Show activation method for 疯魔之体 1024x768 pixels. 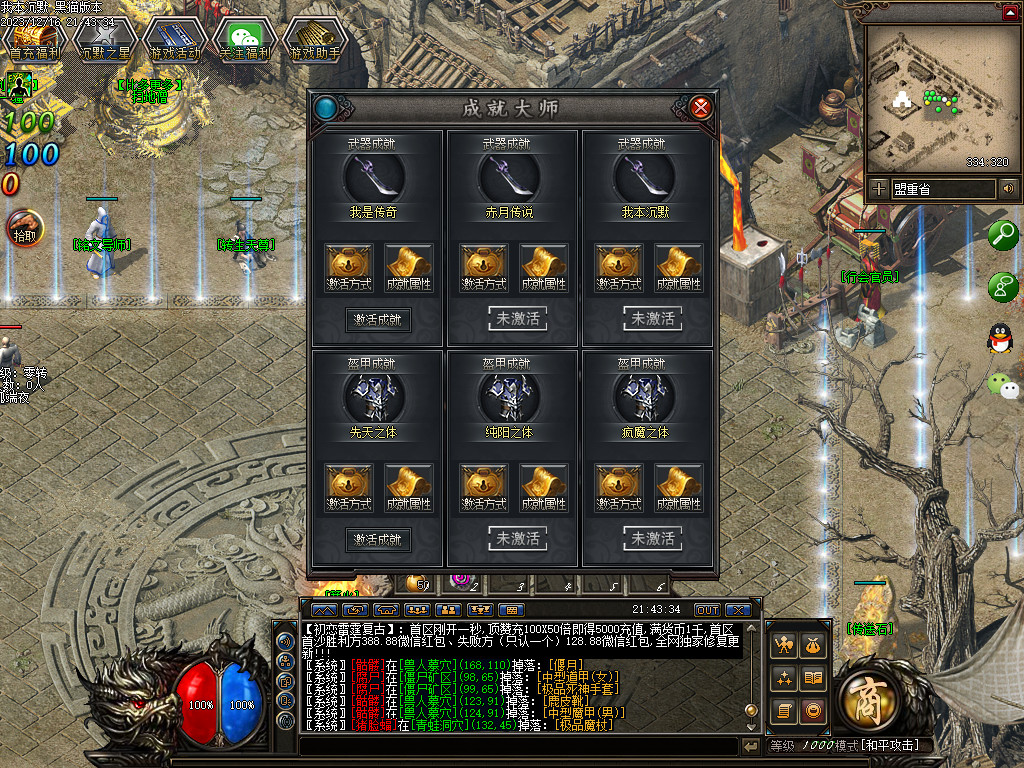point(619,488)
